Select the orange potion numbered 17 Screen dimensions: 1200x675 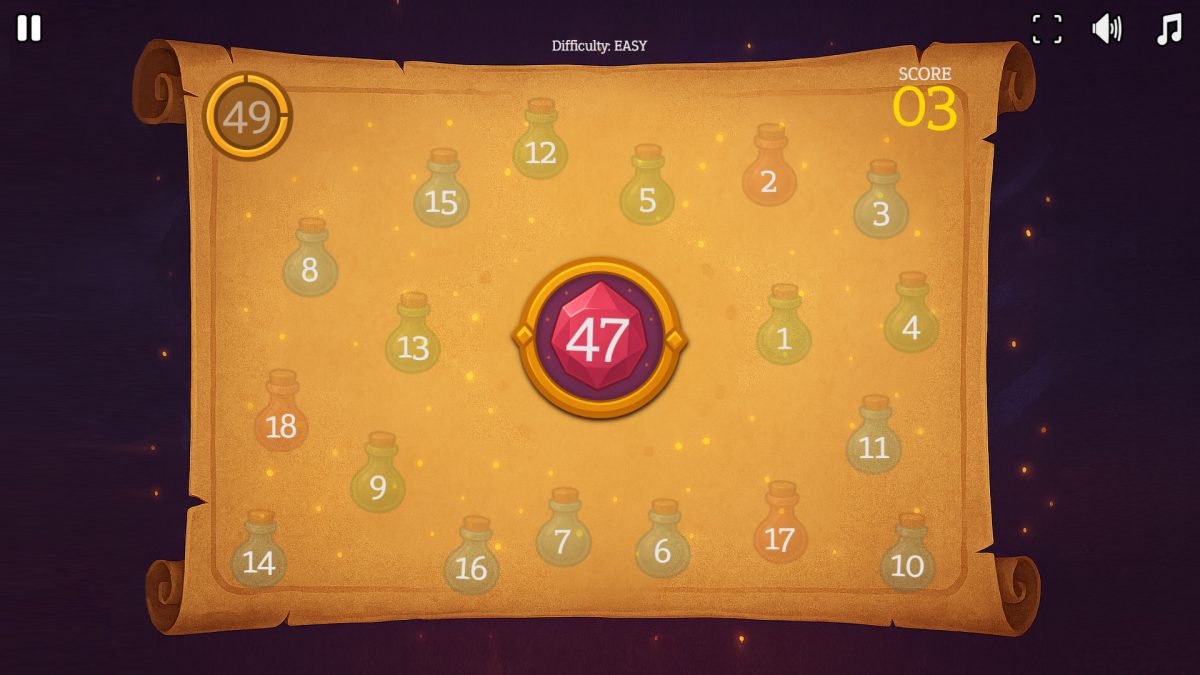pos(780,530)
